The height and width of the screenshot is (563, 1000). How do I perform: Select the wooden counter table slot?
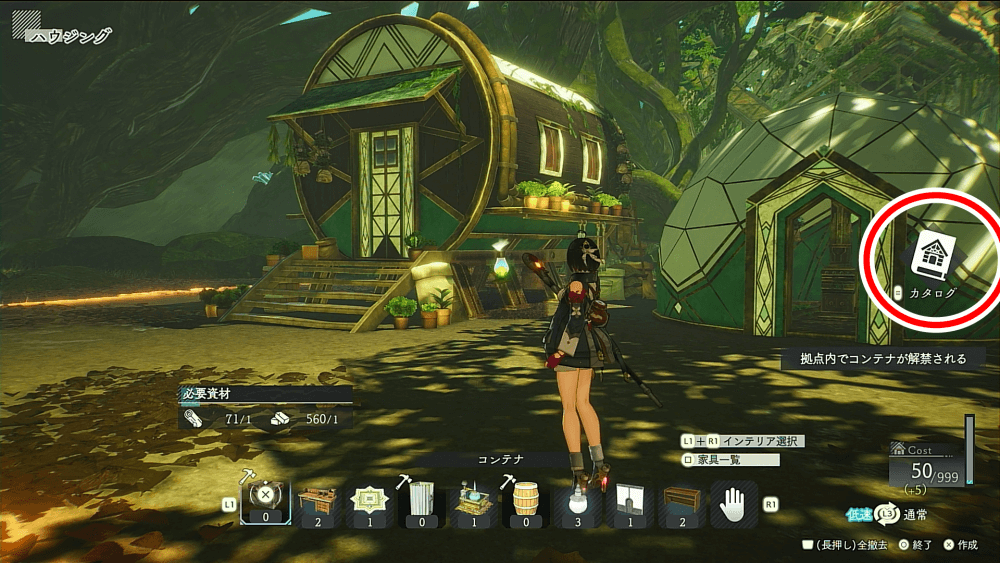pos(681,501)
